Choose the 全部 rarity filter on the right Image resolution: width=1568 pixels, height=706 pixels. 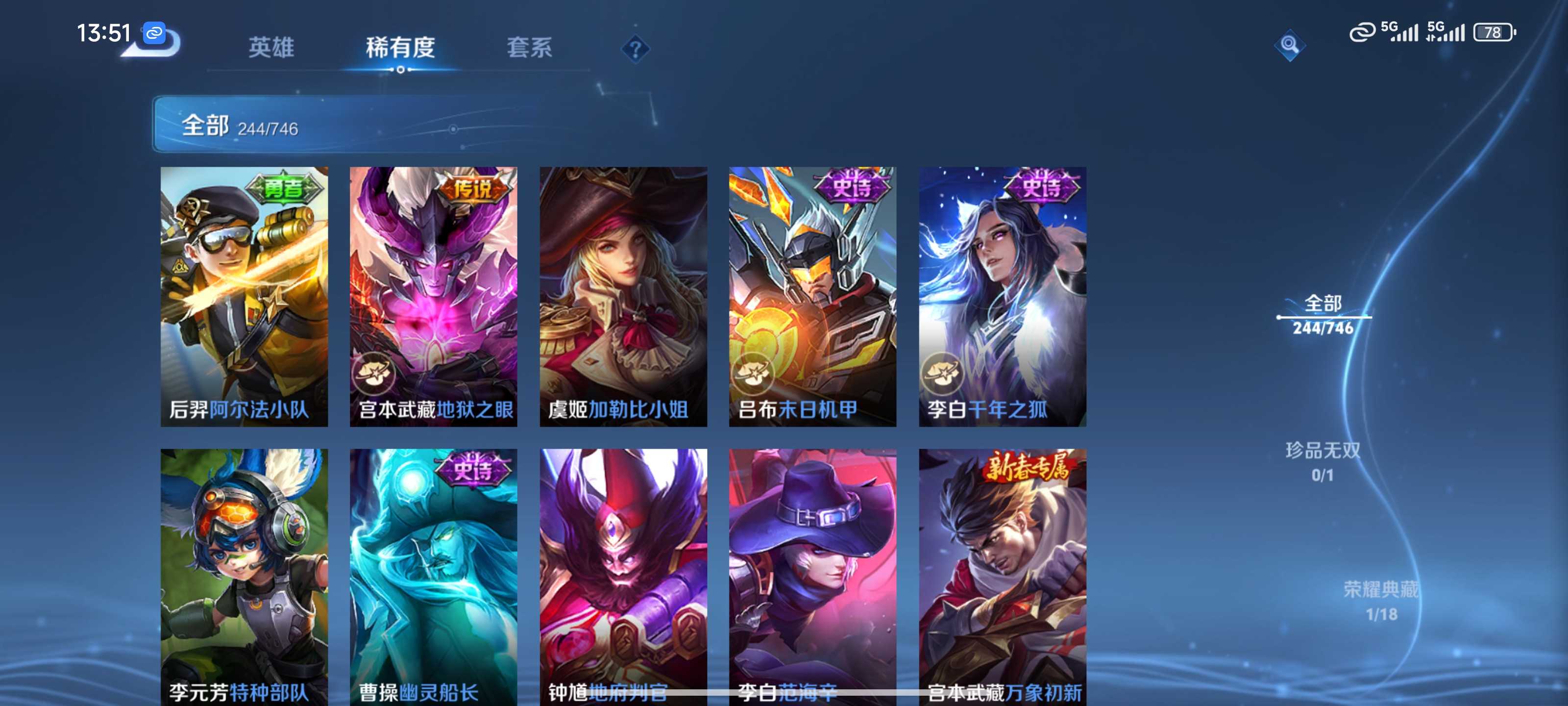click(1323, 314)
